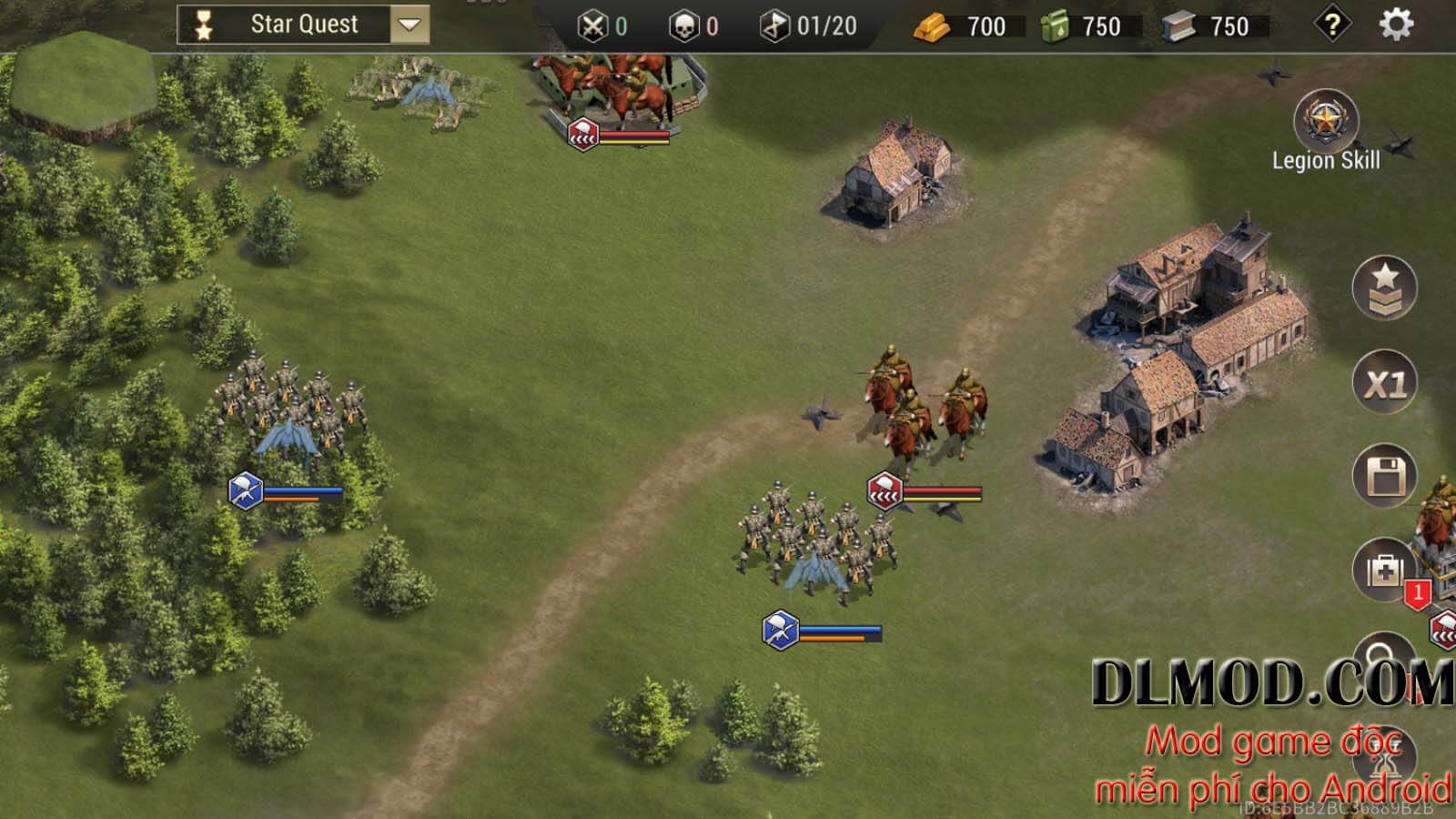Viewport: 1456px width, 819px height.
Task: Activate the Legion Skill button
Action: pyautogui.click(x=1326, y=122)
